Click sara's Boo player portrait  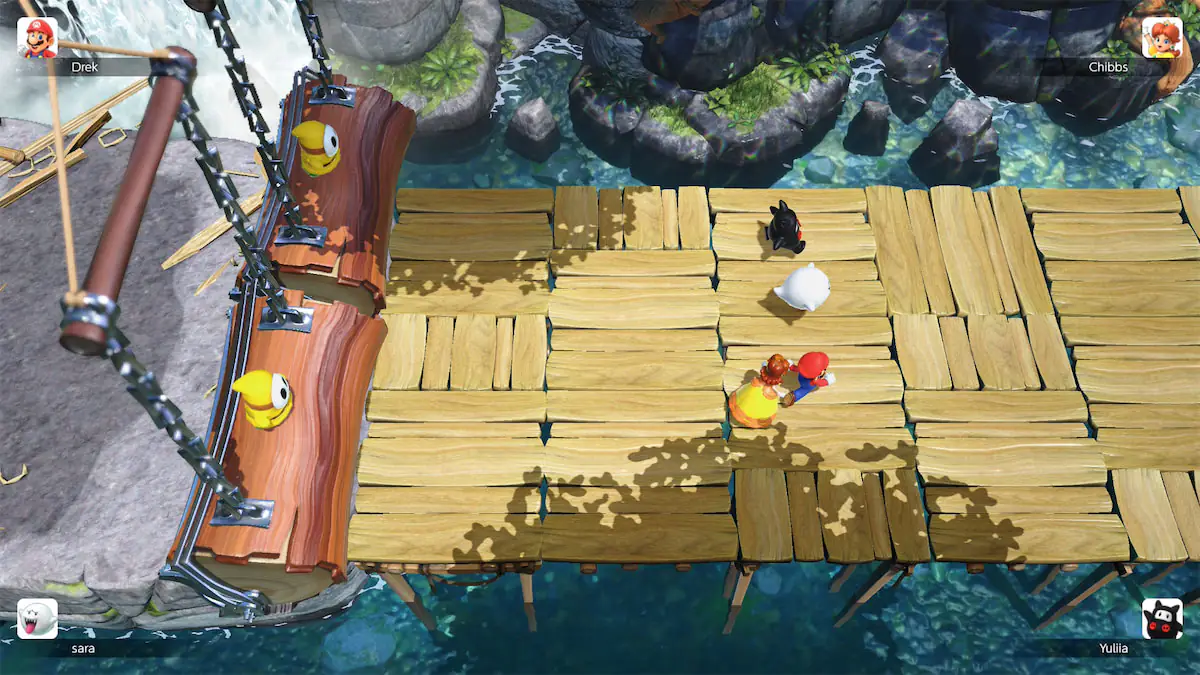pyautogui.click(x=37, y=619)
